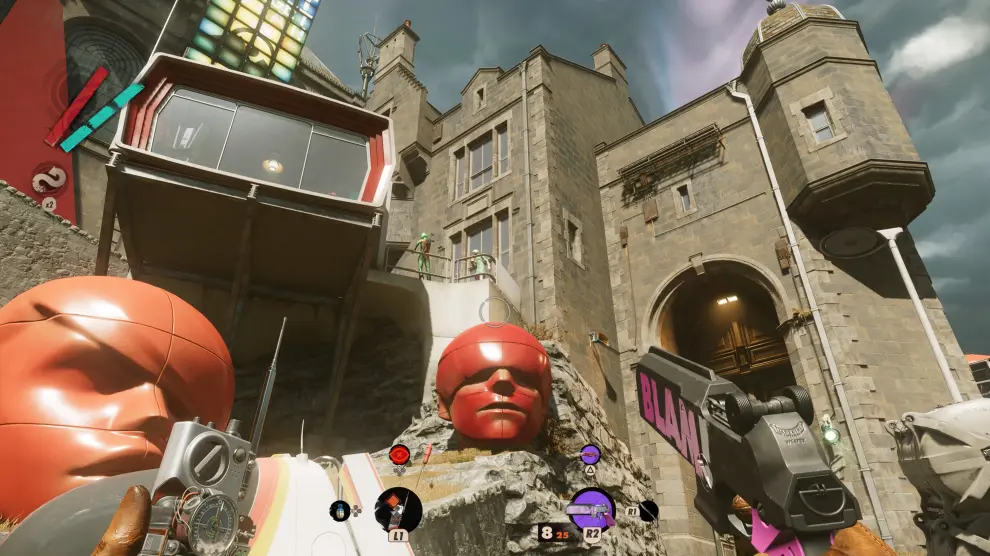Activate the Hackamajig gadget icon

398,509
